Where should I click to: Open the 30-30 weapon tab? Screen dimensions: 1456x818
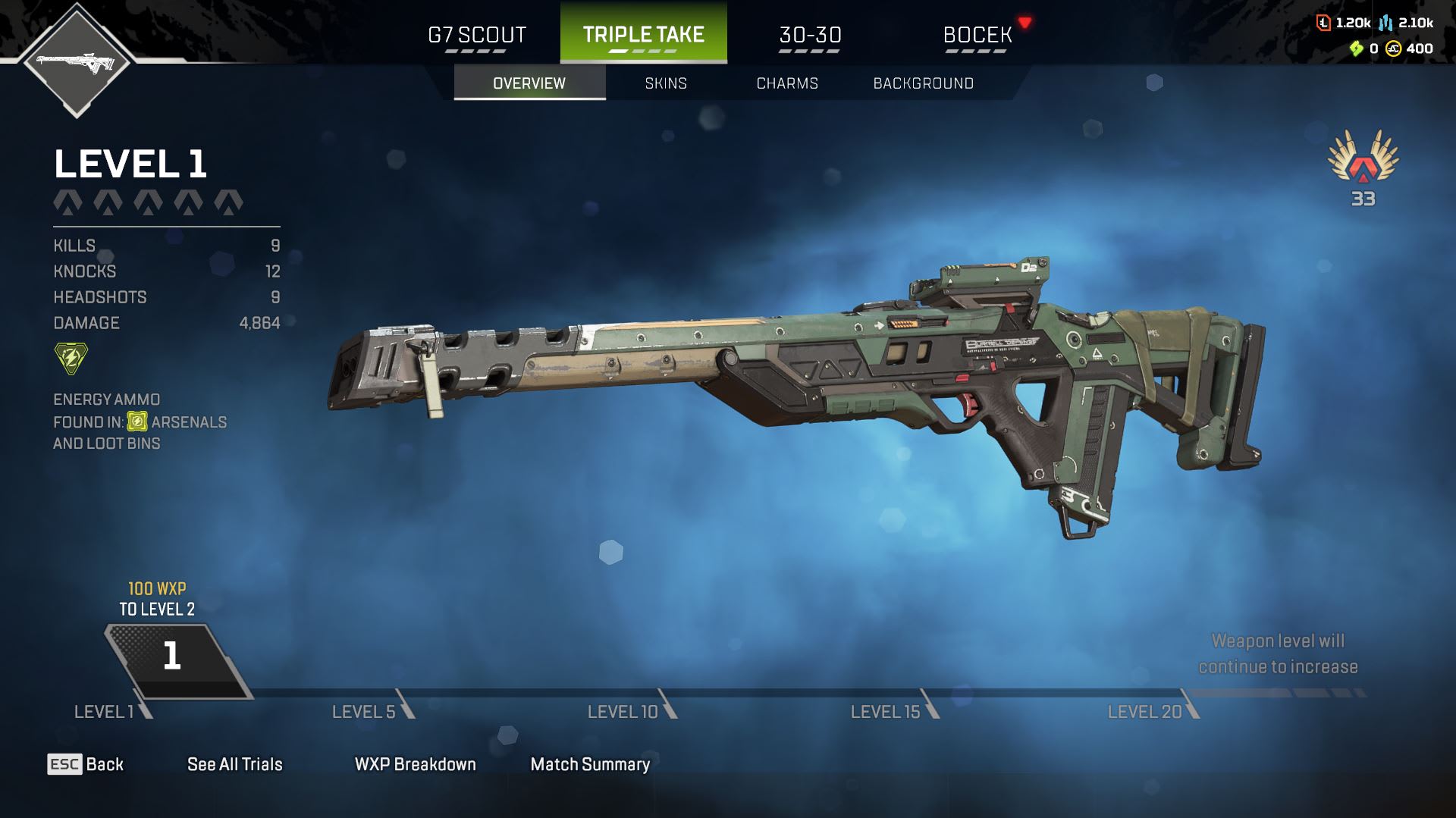[810, 35]
